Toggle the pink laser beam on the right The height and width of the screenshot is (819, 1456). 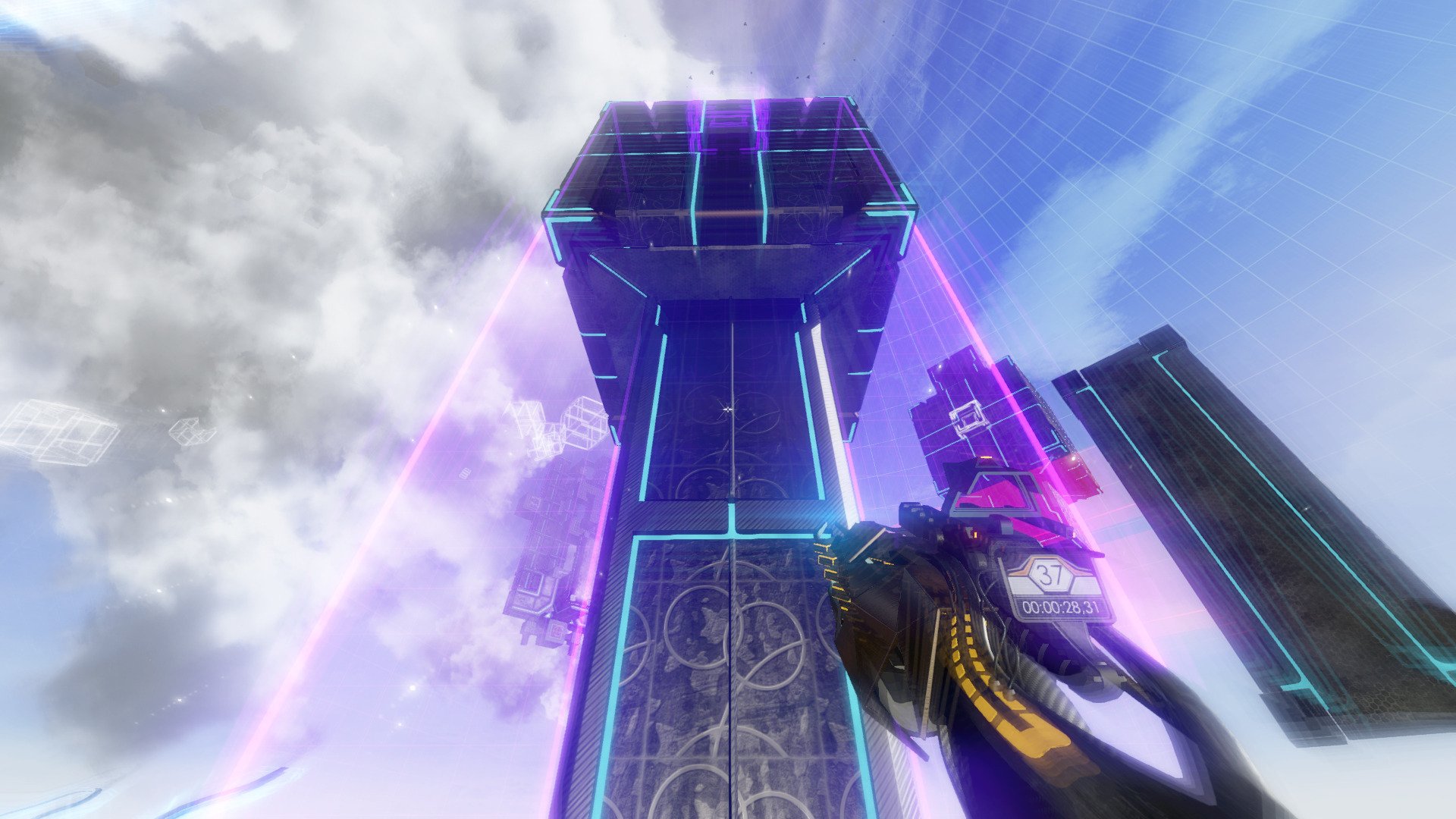[933, 265]
